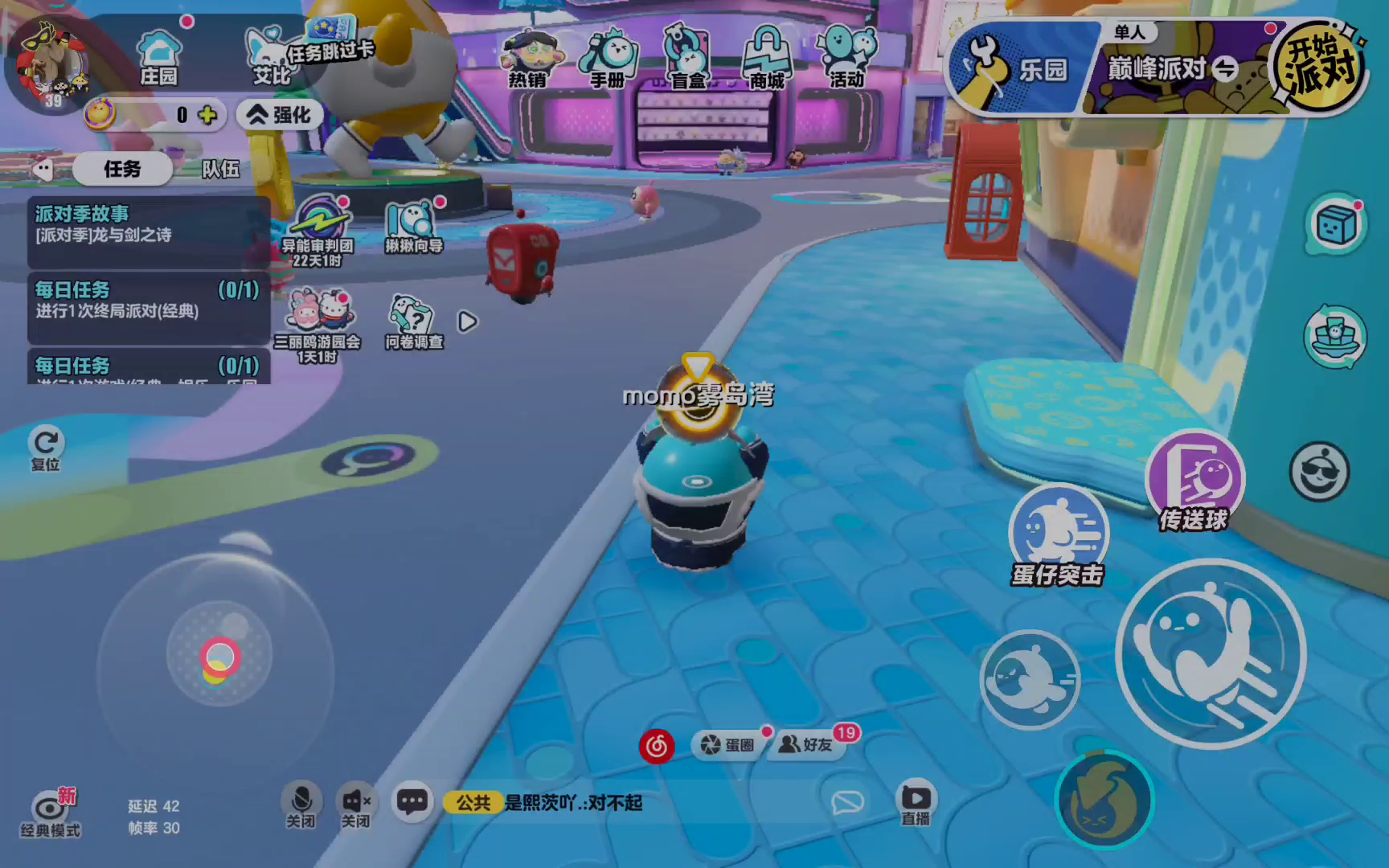Reset position with 复位 button
Screen dimensions: 1389x868
pos(46,447)
